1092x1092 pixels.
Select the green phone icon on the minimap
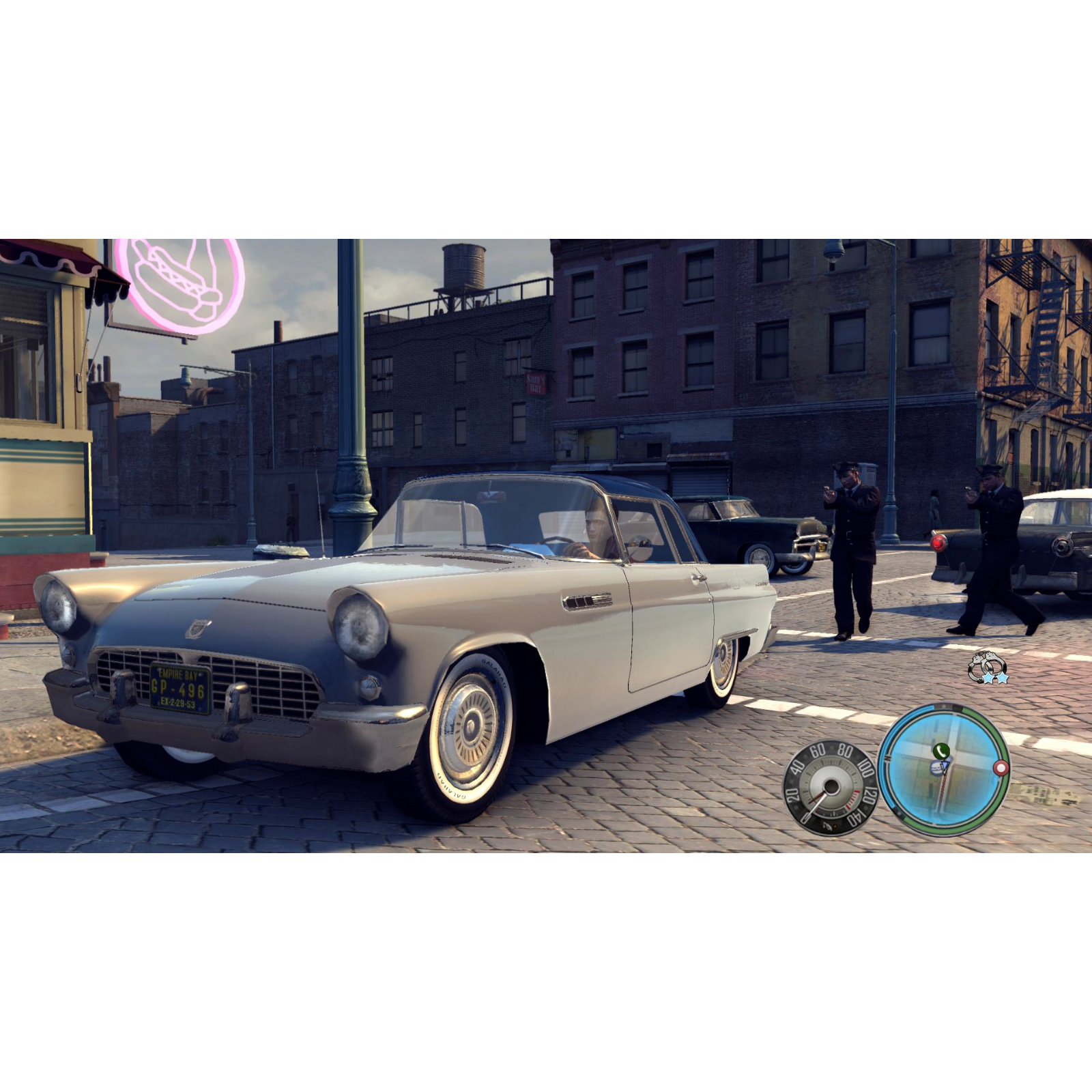(x=941, y=751)
